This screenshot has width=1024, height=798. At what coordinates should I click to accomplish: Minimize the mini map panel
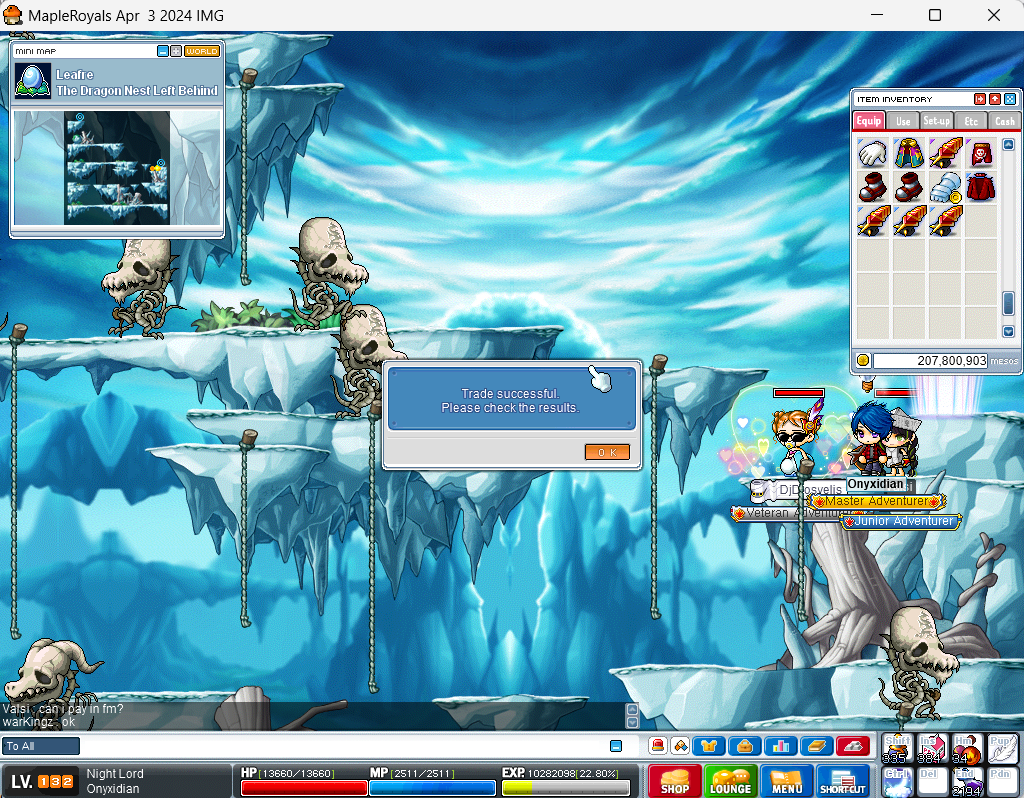coord(163,51)
